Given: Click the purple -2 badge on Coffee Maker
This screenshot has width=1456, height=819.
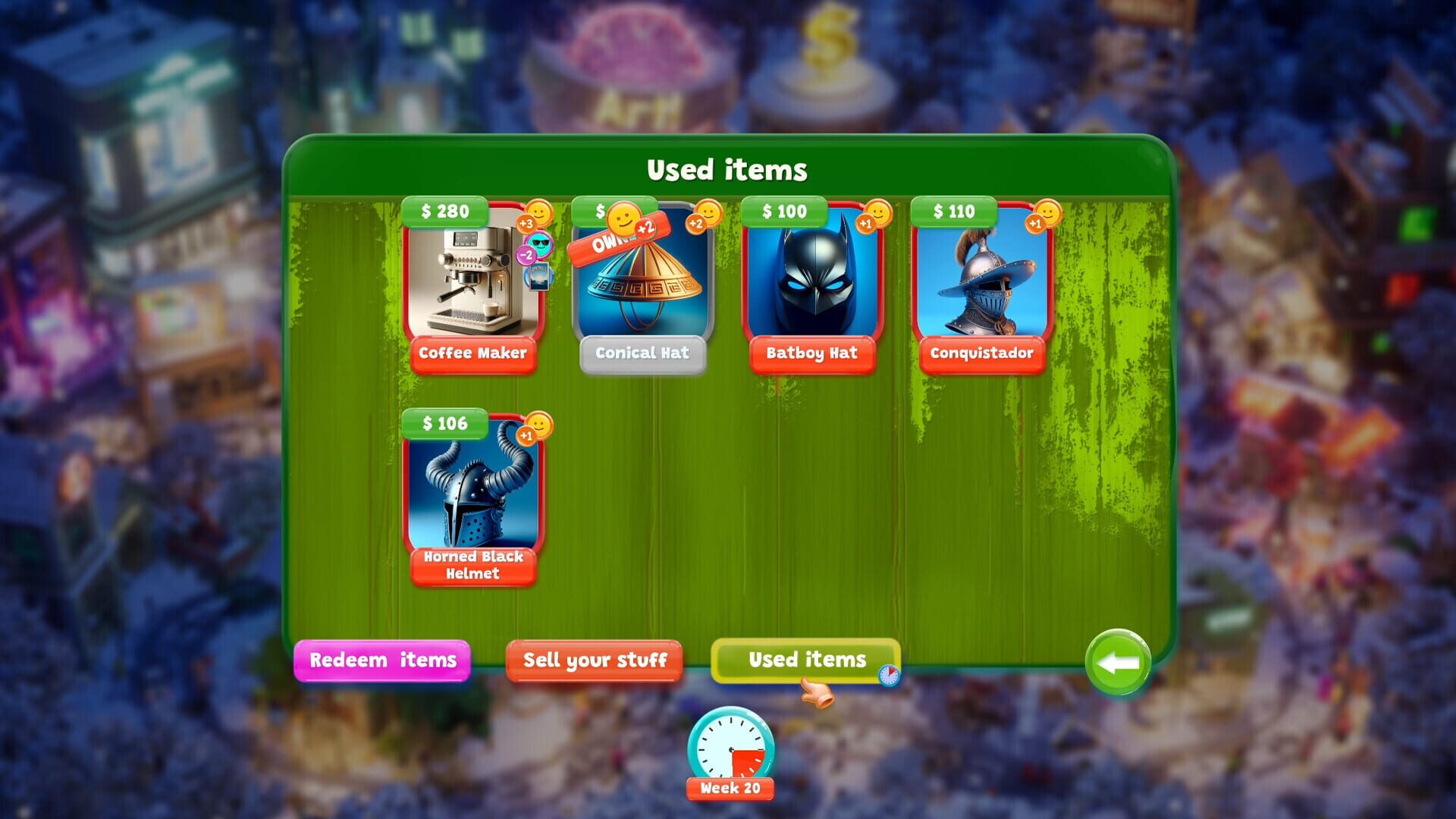Looking at the screenshot, I should click(526, 256).
